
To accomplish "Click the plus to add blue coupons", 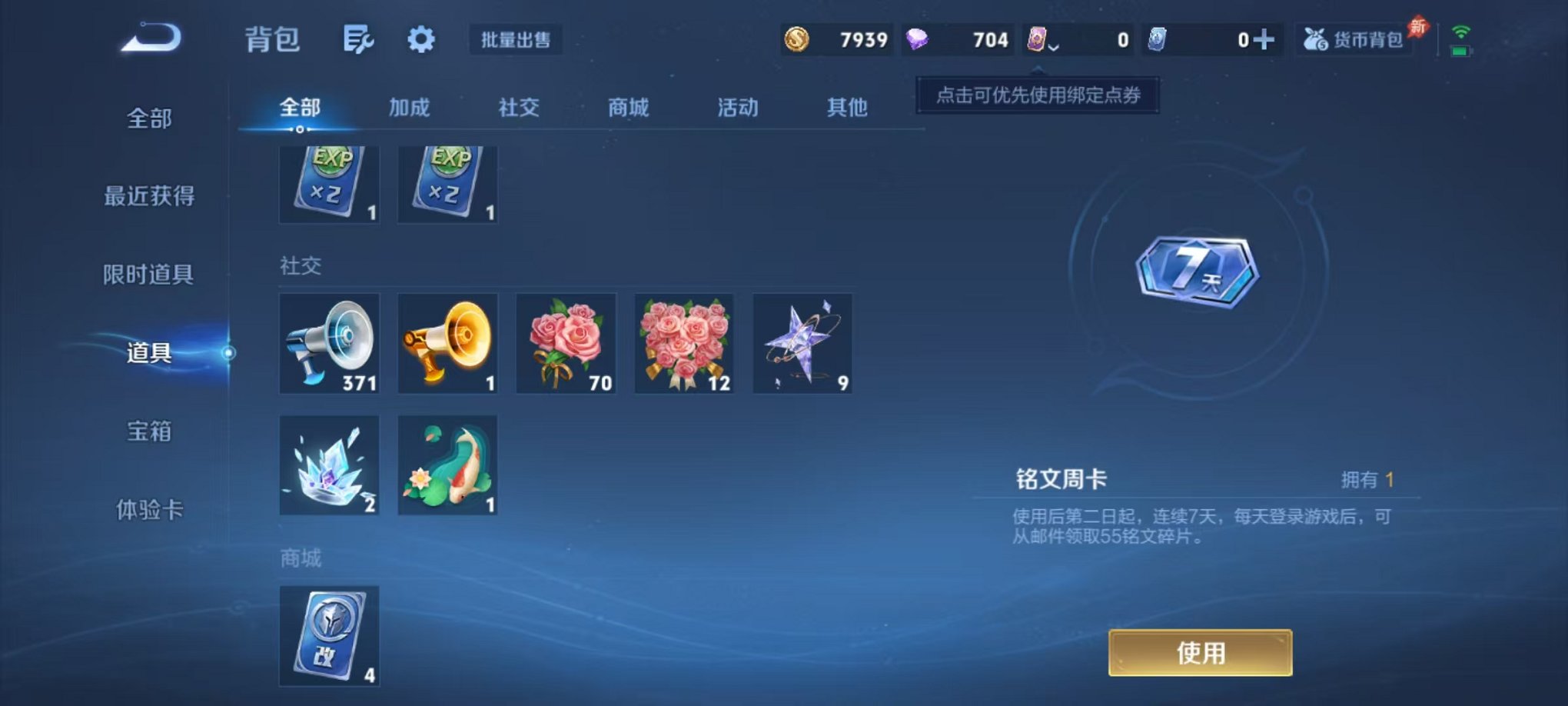I will click(1267, 38).
